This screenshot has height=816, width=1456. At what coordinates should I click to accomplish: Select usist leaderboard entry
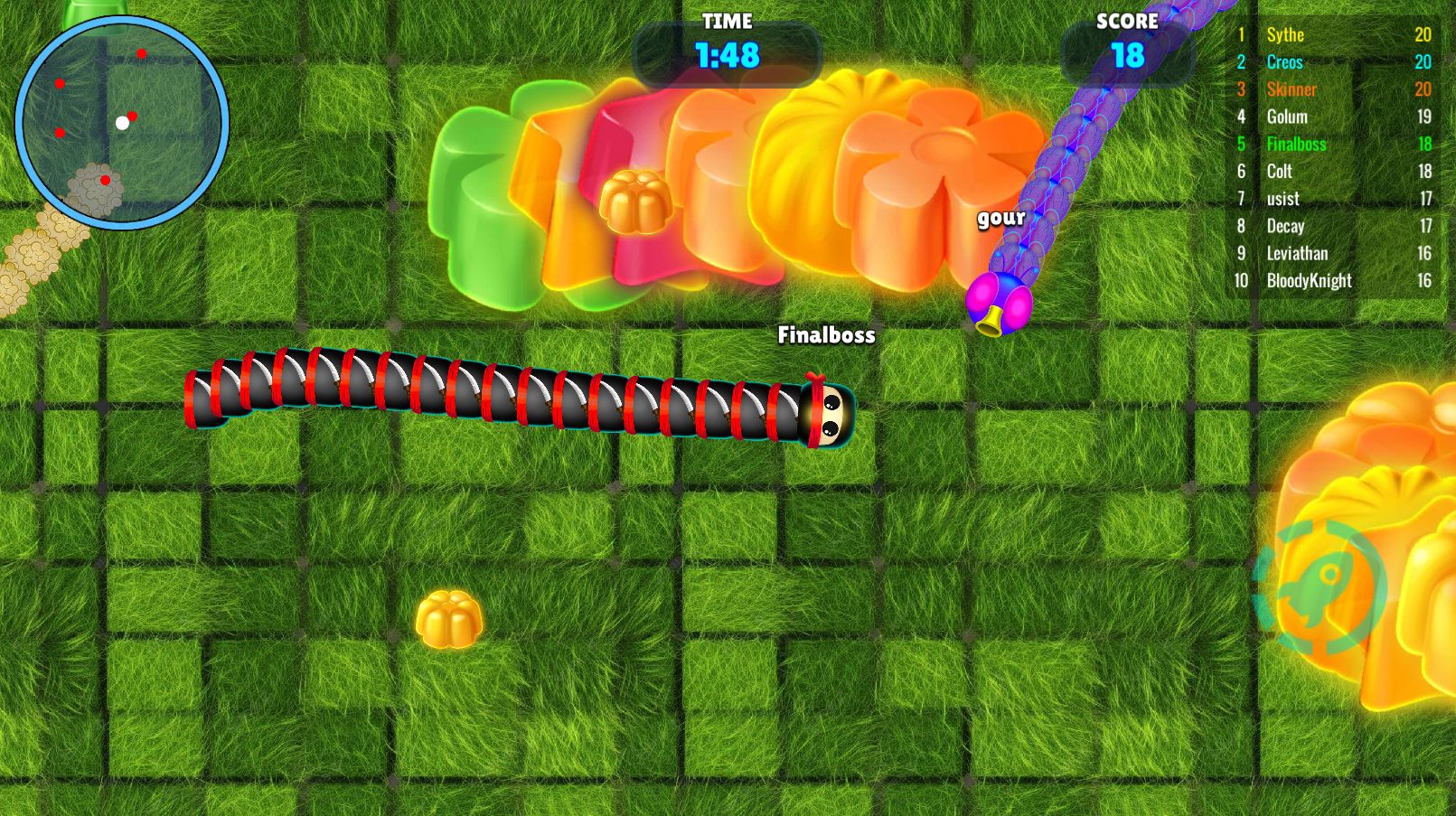coord(1332,199)
